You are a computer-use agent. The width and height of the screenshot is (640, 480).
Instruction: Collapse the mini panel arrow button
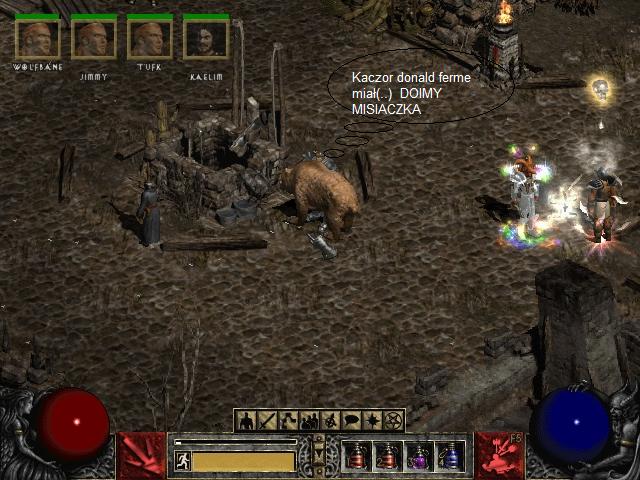[319, 455]
